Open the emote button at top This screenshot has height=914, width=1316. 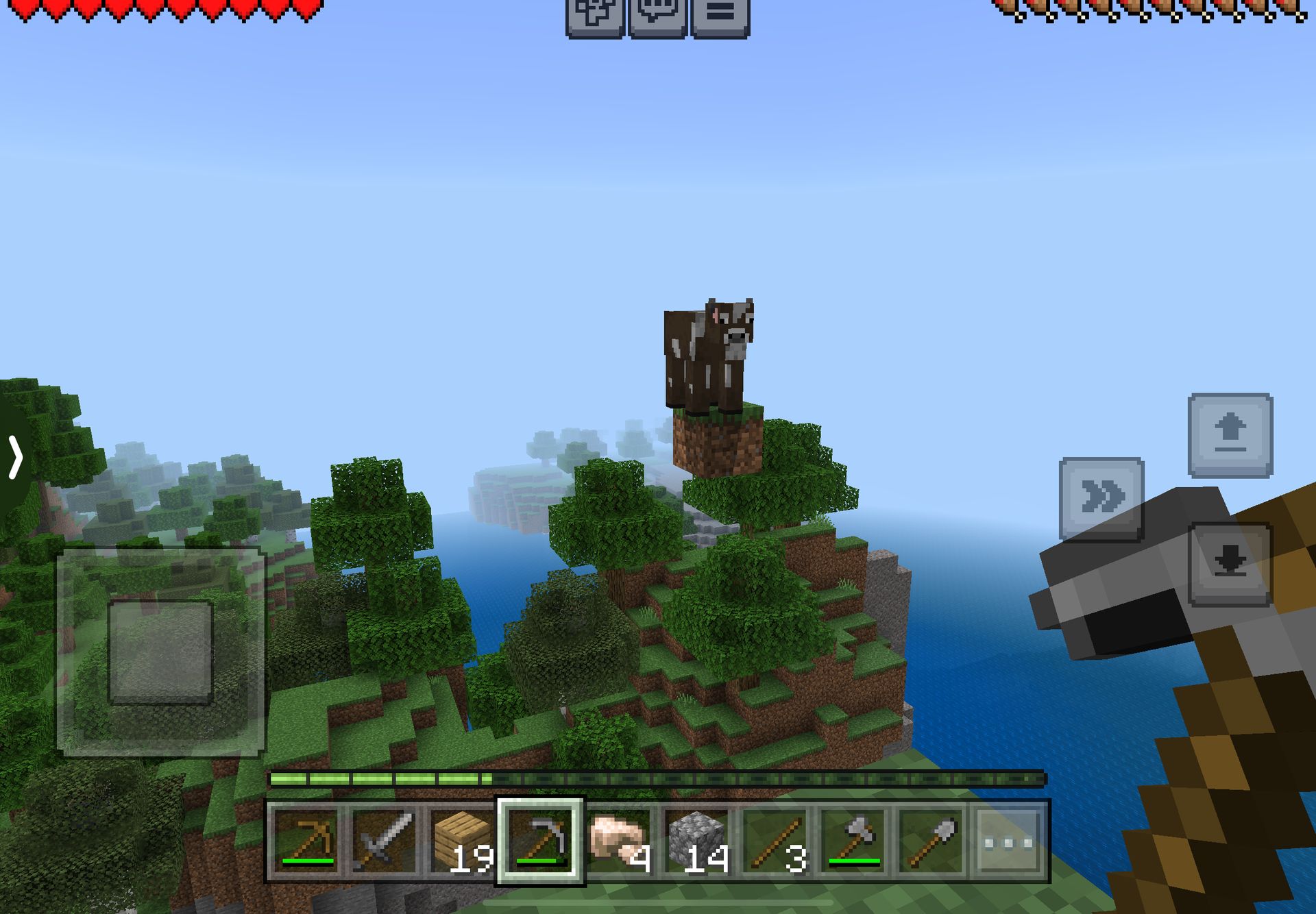coord(594,15)
